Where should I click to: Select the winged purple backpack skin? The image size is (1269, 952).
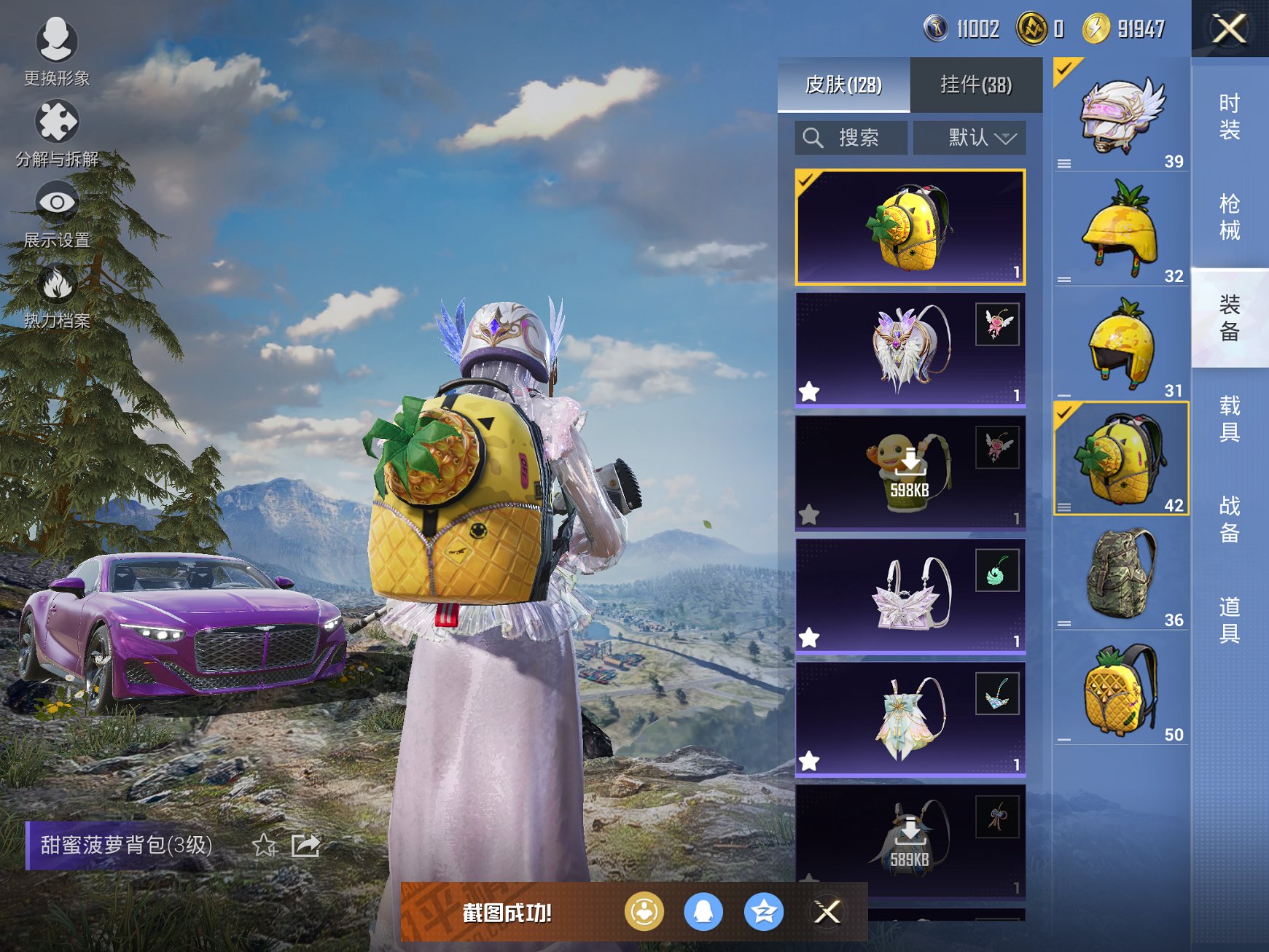tap(910, 349)
